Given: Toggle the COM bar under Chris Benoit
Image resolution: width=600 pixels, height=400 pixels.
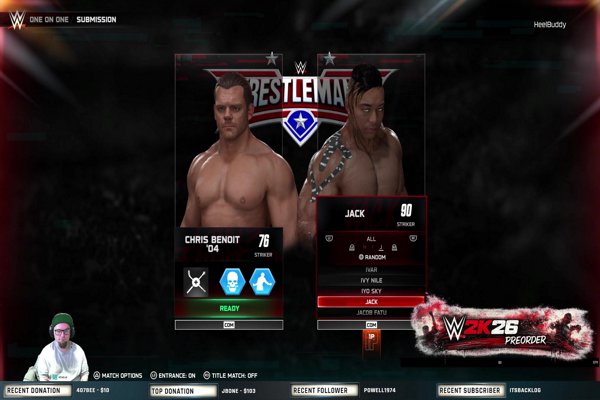Looking at the screenshot, I should (x=229, y=325).
